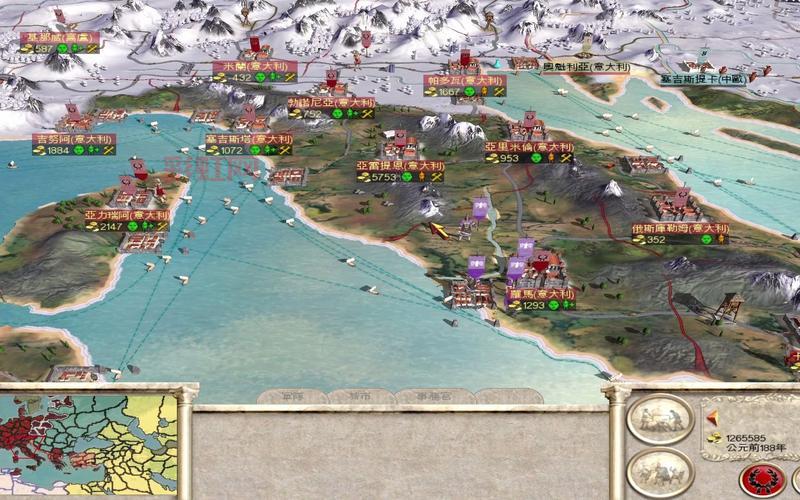800x500 pixels.
Task: Pick the 俄斯庫勒姆 settlement label
Action: [679, 228]
